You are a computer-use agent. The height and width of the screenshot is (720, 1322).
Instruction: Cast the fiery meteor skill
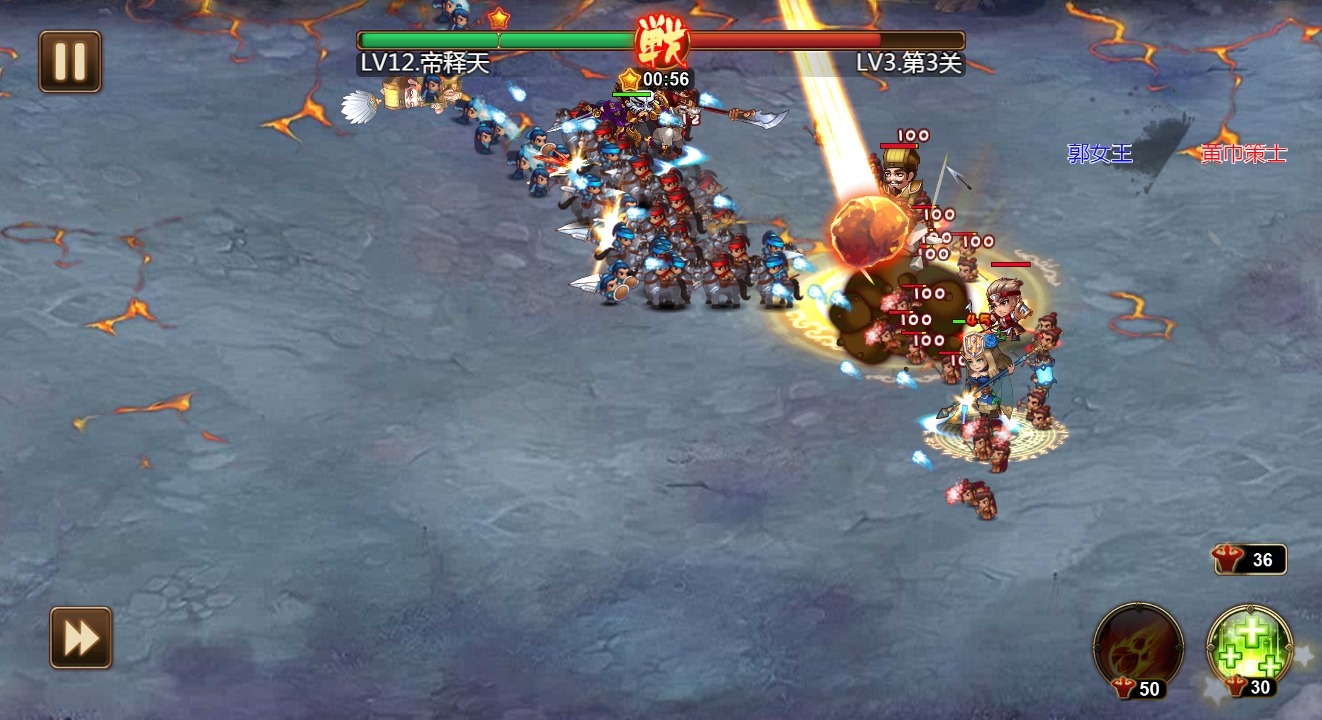click(1138, 644)
